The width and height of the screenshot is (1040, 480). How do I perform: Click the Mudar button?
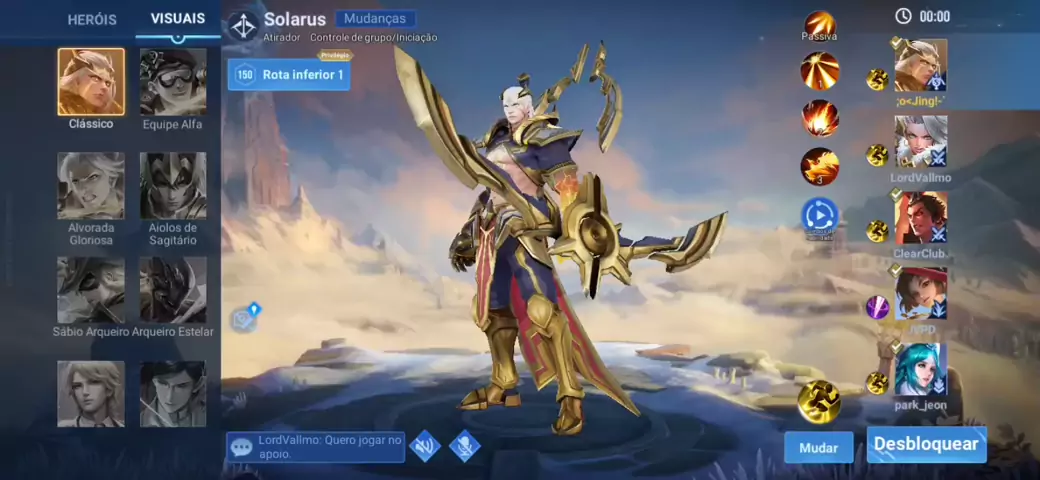(819, 448)
